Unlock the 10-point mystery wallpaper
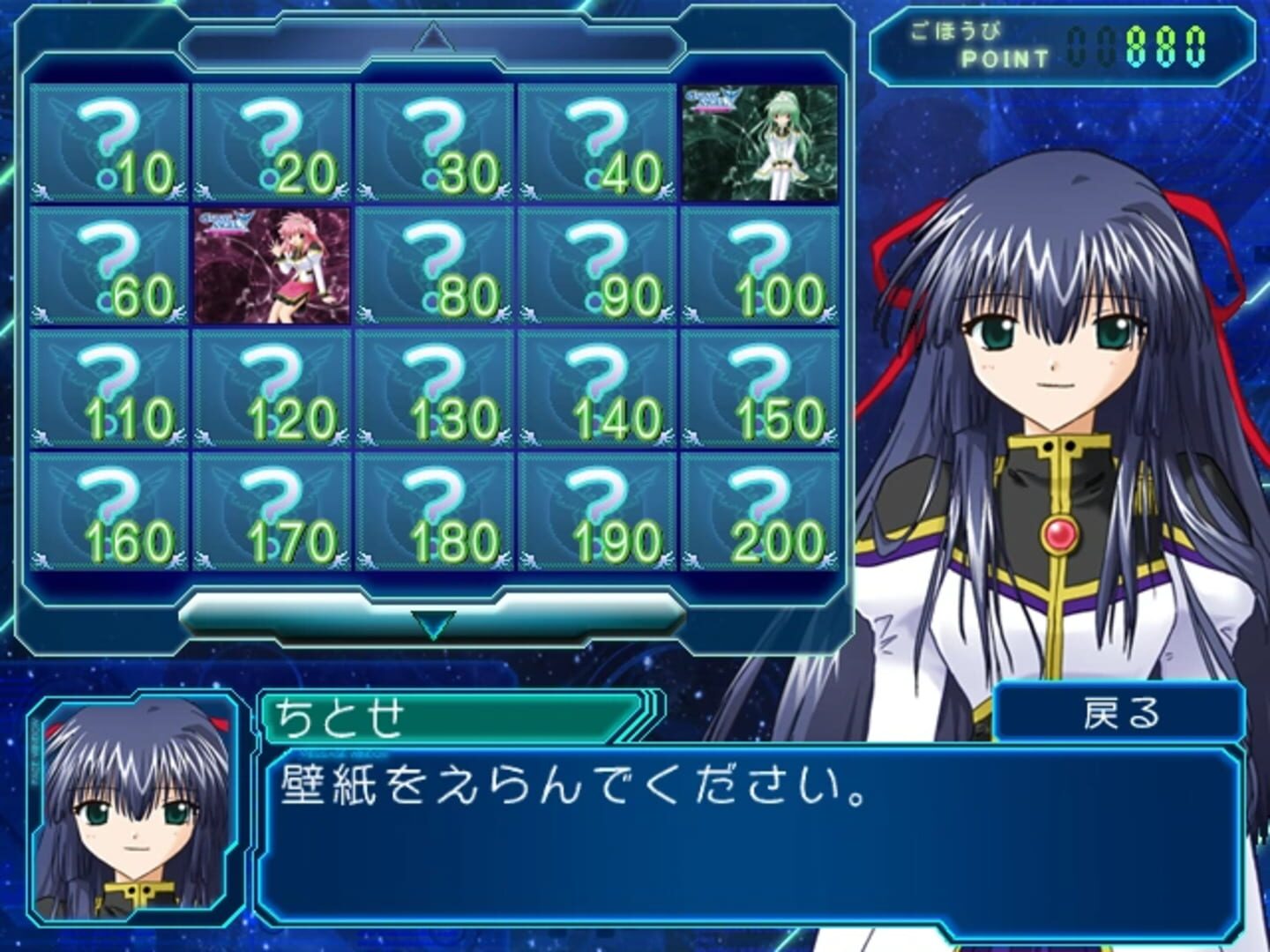 (x=109, y=143)
